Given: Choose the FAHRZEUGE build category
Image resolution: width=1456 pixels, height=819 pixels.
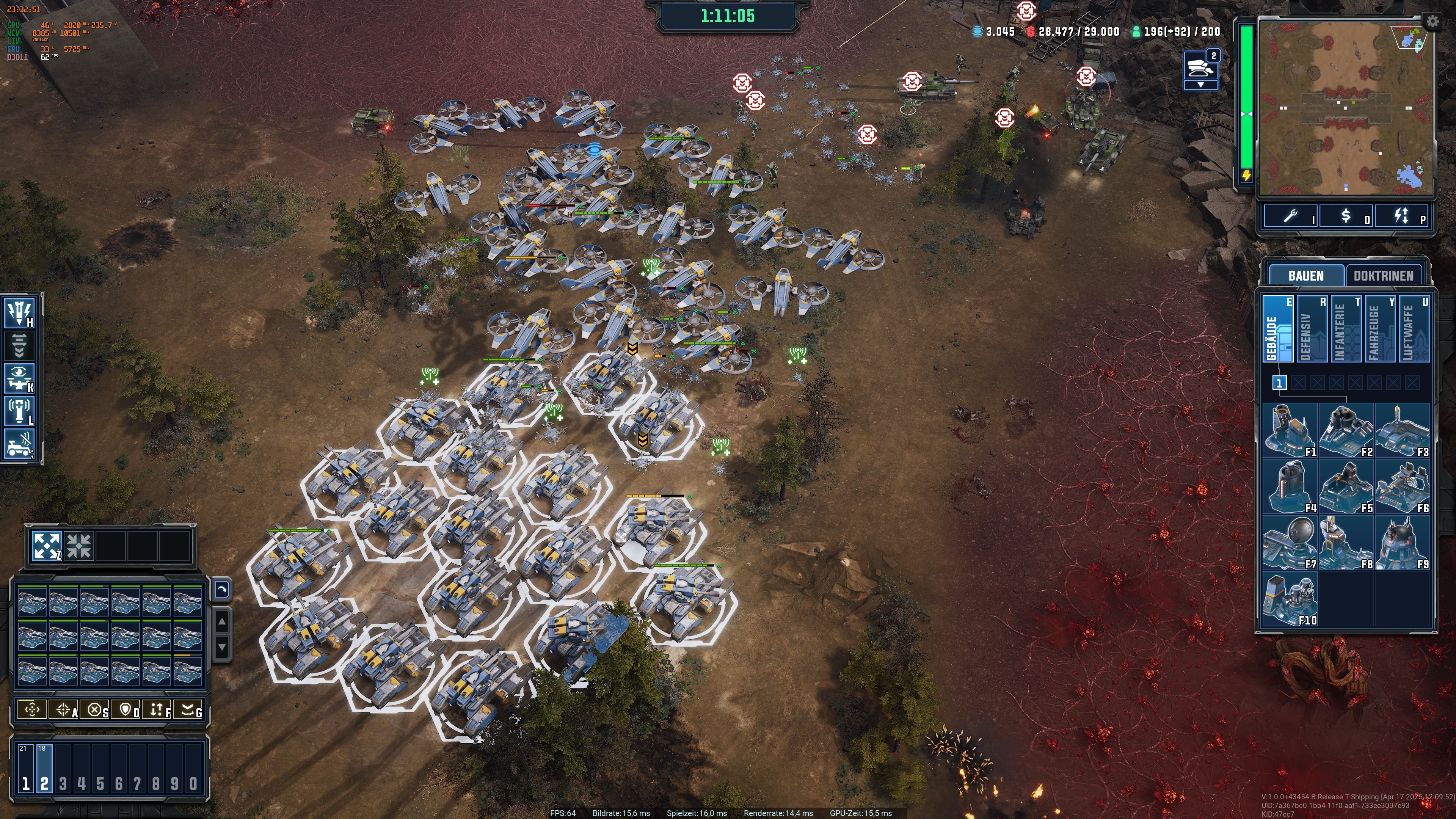Looking at the screenshot, I should [x=1380, y=328].
